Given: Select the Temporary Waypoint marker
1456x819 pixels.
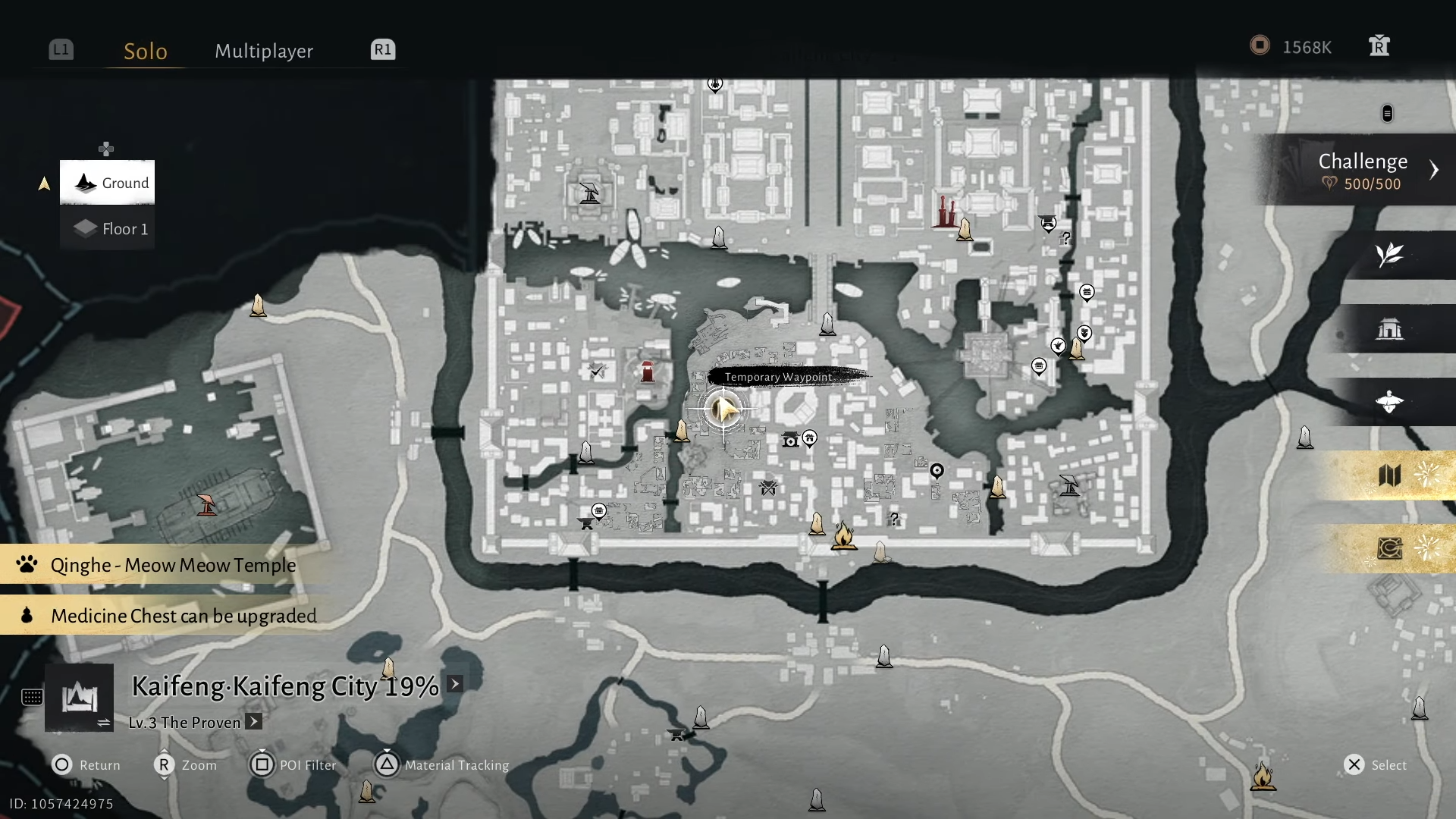Looking at the screenshot, I should coord(723,409).
